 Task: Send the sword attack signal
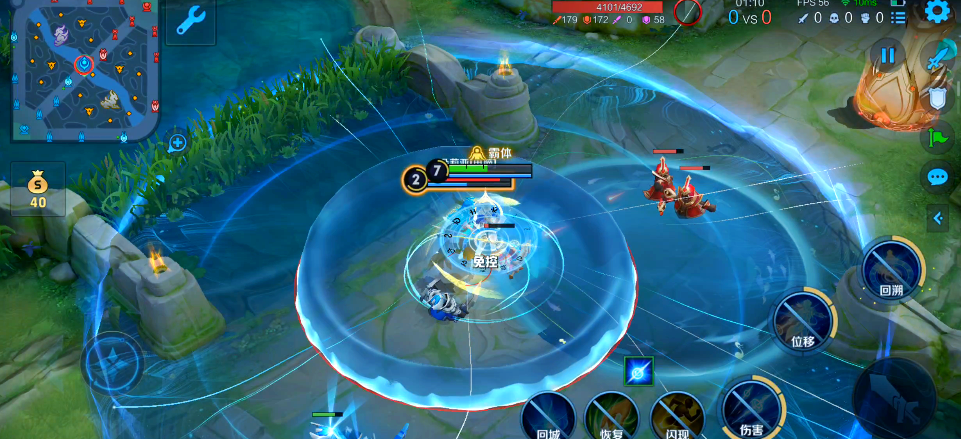pos(938,58)
